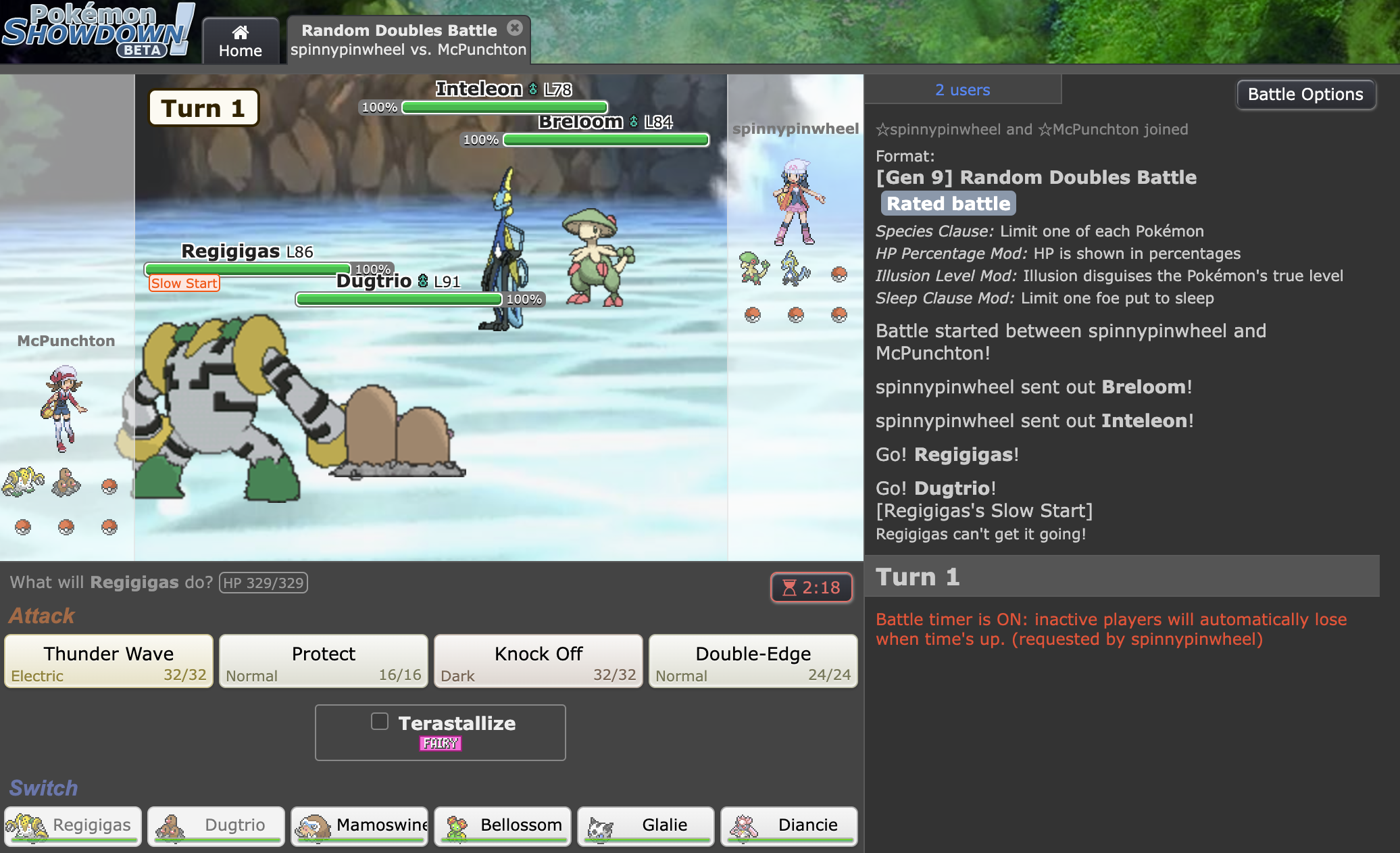Select Glalie in the switch menu
The width and height of the screenshot is (1400, 853).
[x=645, y=826]
